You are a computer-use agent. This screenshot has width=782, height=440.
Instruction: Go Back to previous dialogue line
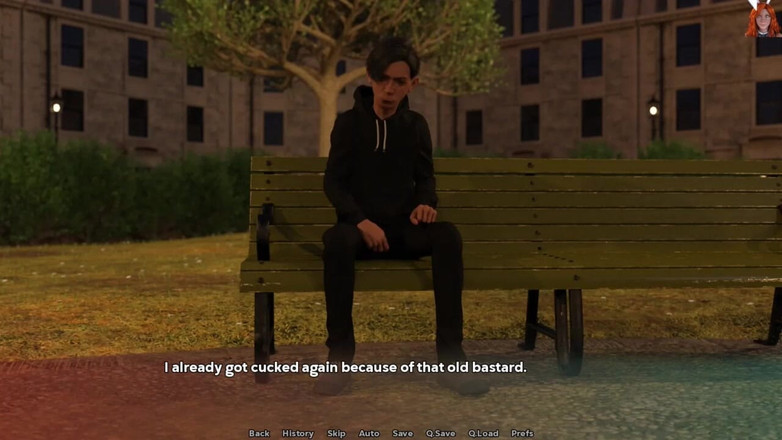(259, 433)
